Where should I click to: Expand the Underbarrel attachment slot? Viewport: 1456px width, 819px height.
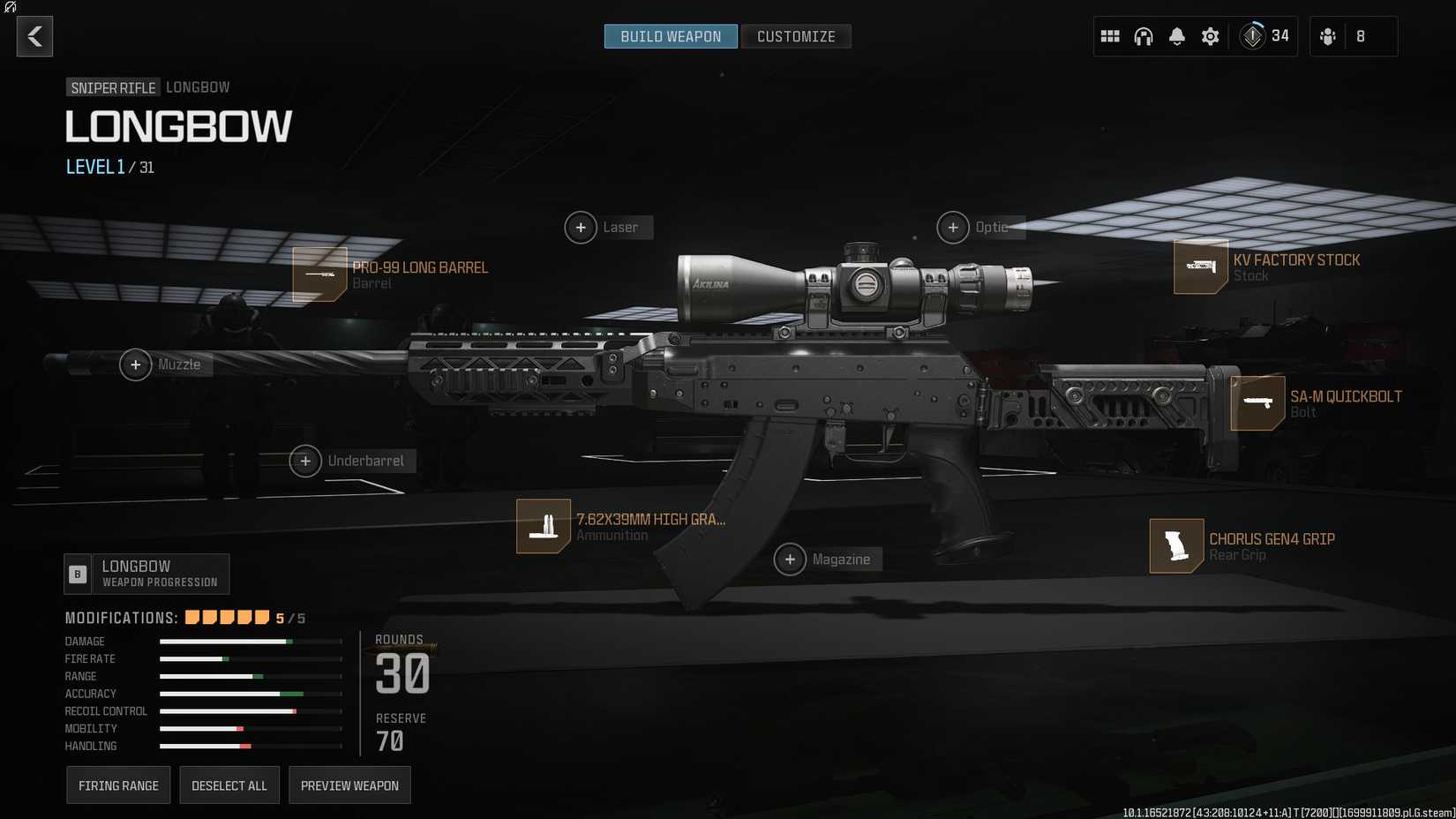pos(304,460)
